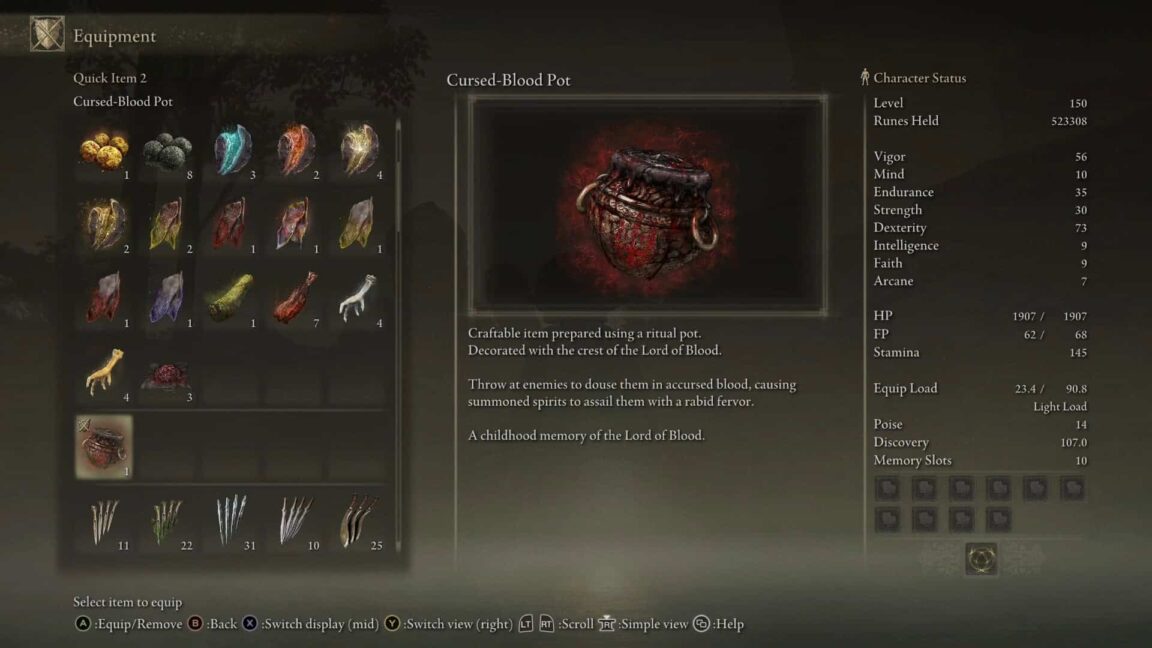Choose the golden fowl foot item
Viewport: 1152px width, 648px height.
(104, 373)
